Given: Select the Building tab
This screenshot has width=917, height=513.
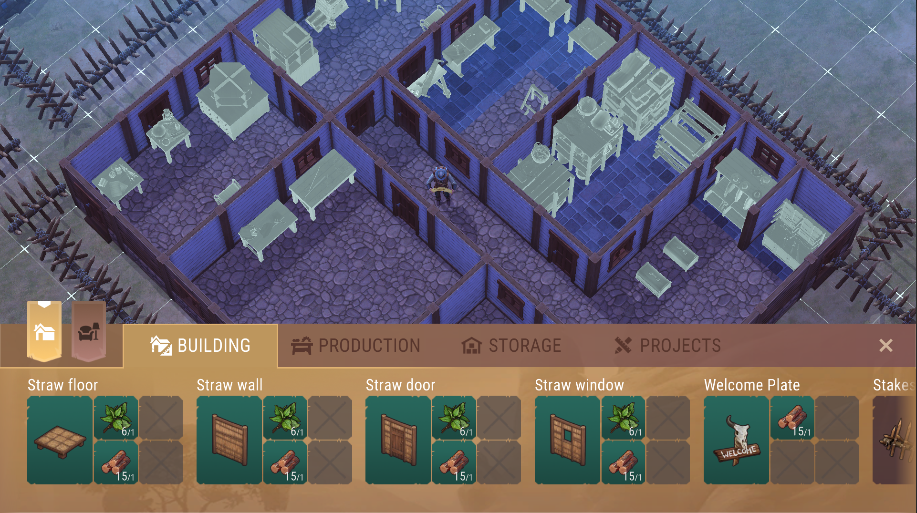Looking at the screenshot, I should (200, 346).
